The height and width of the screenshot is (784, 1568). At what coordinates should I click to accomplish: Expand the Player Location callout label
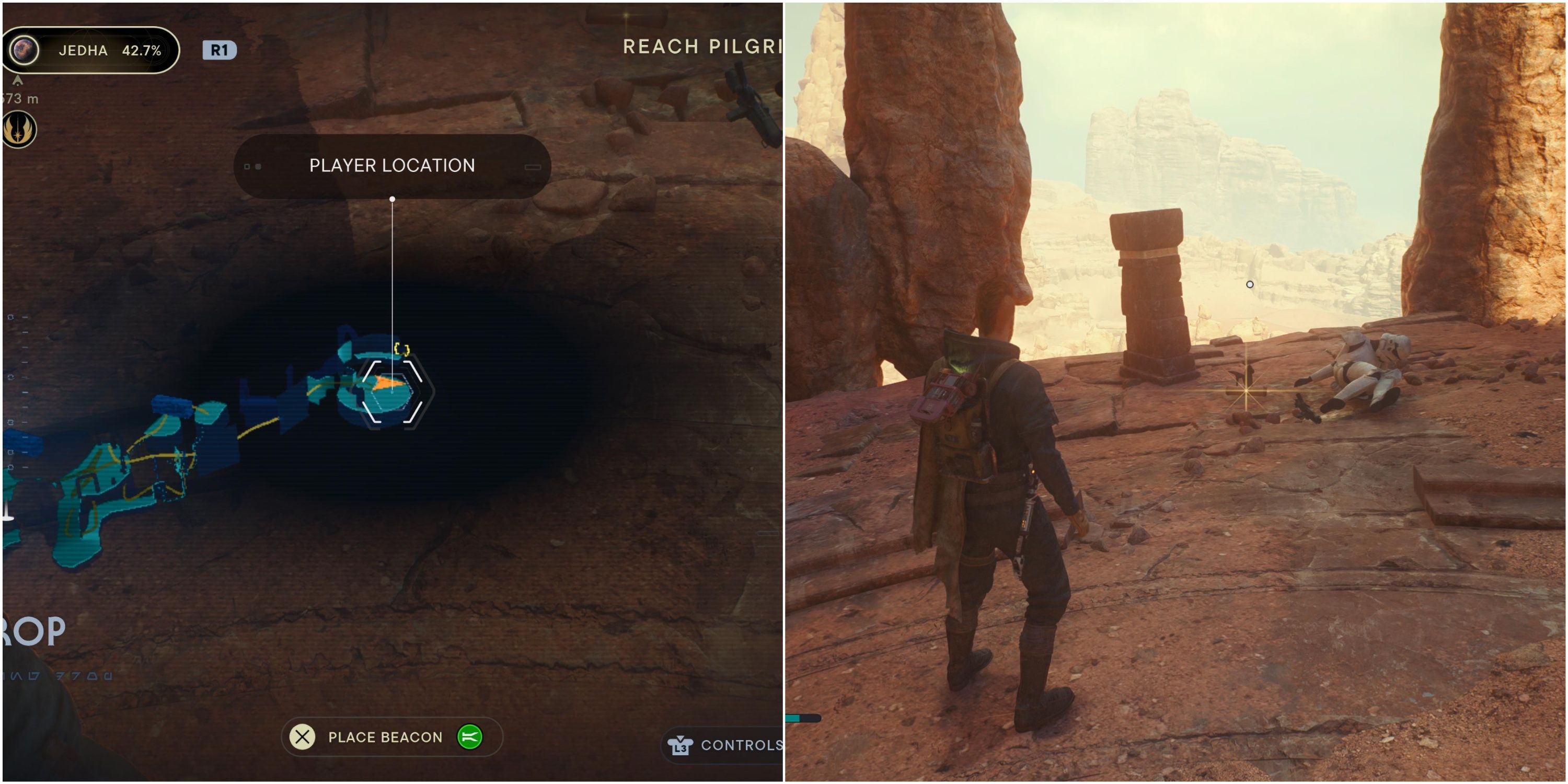tap(392, 166)
